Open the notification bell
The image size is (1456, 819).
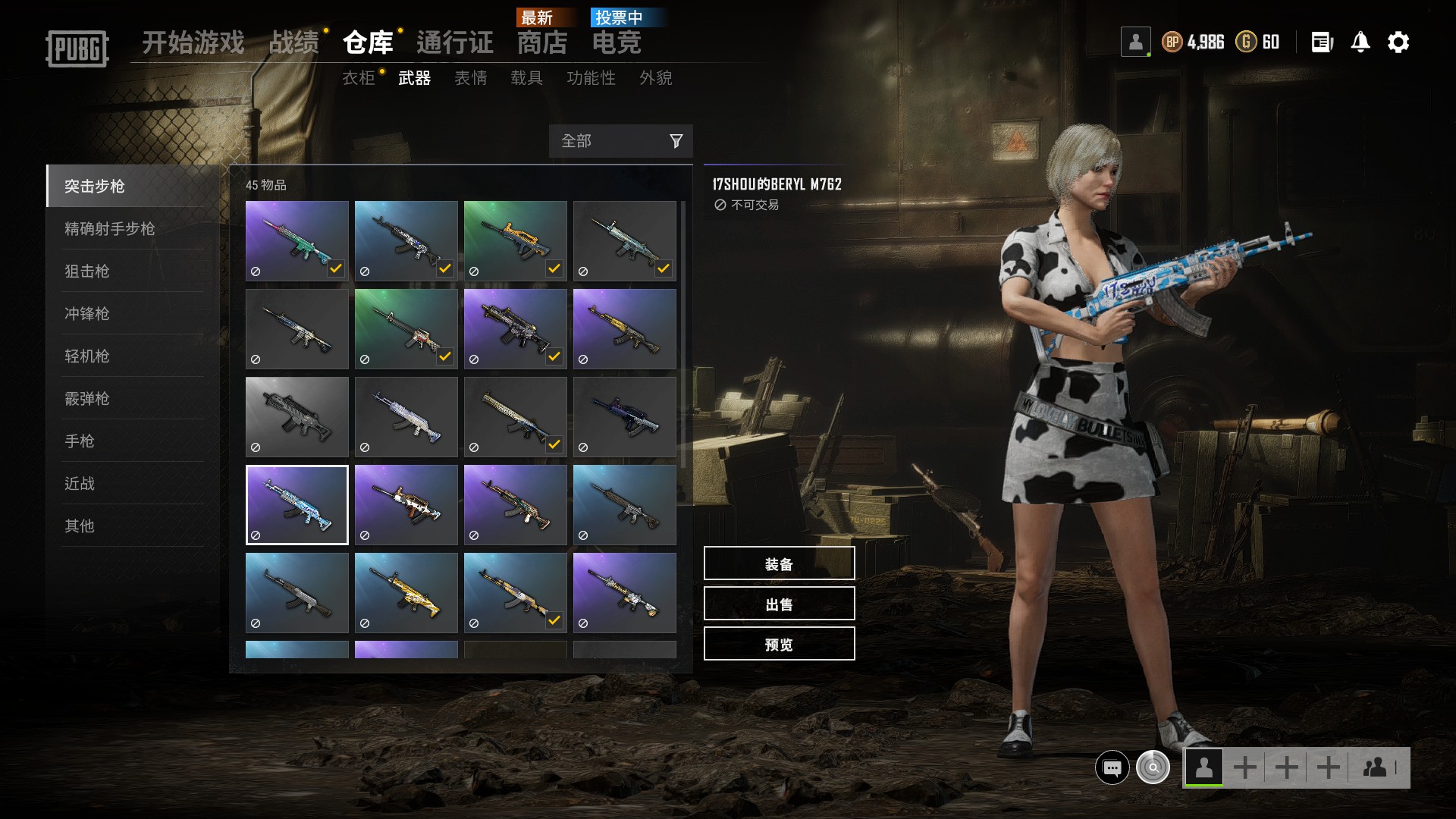click(x=1360, y=42)
